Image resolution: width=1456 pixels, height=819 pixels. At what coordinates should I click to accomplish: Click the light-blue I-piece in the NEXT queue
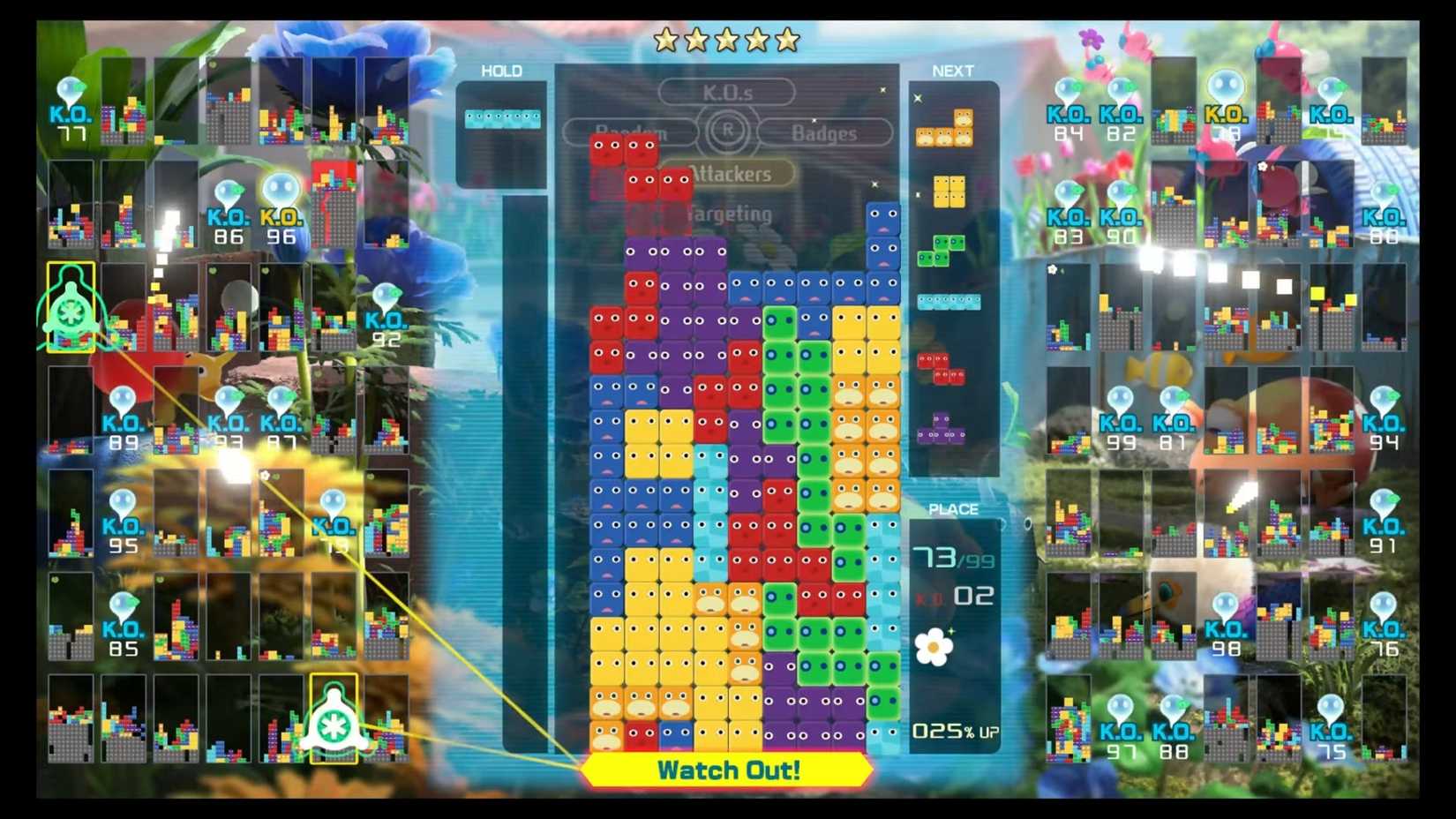949,301
